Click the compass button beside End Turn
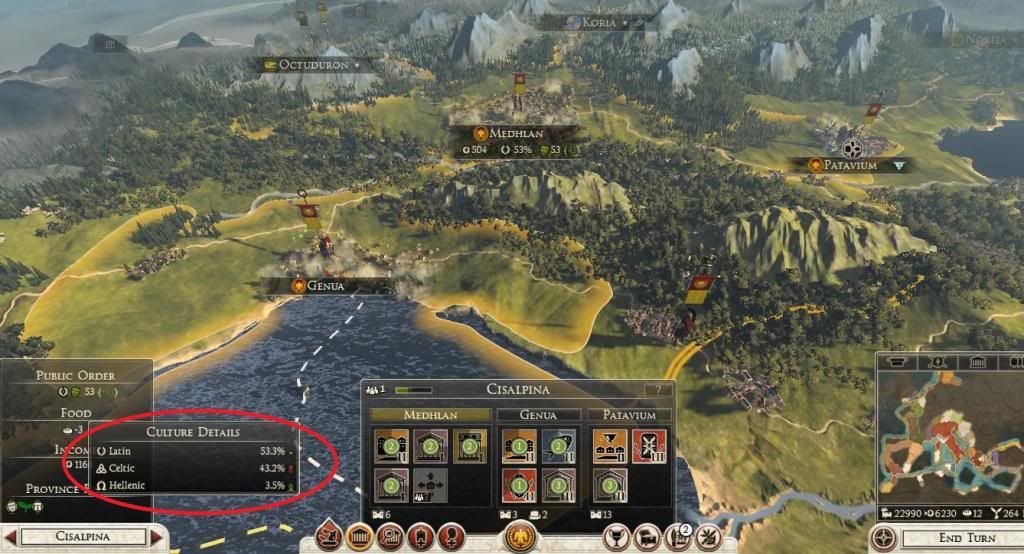1024x554 pixels. 883,537
